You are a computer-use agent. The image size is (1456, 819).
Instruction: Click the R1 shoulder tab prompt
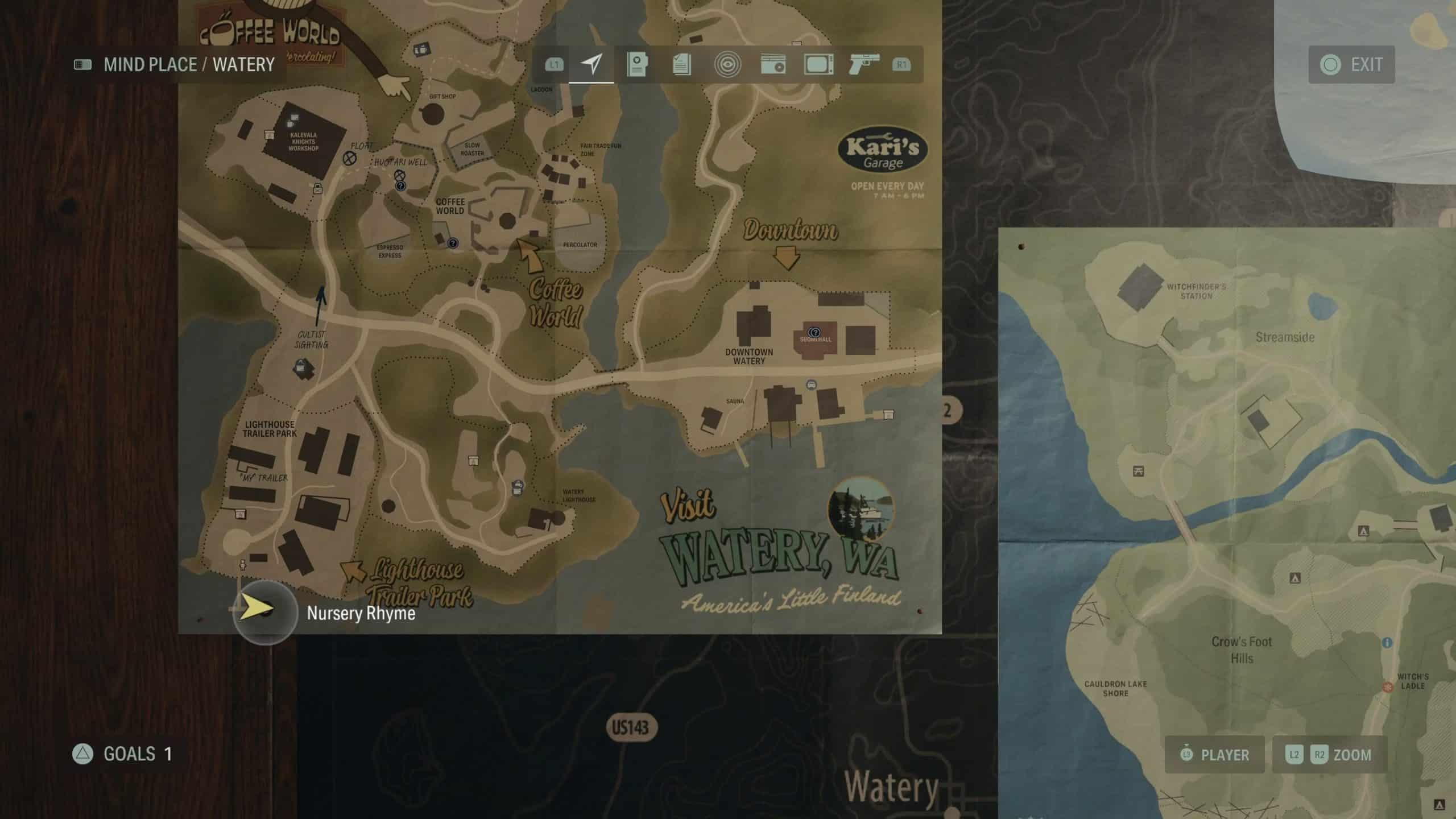click(x=900, y=64)
